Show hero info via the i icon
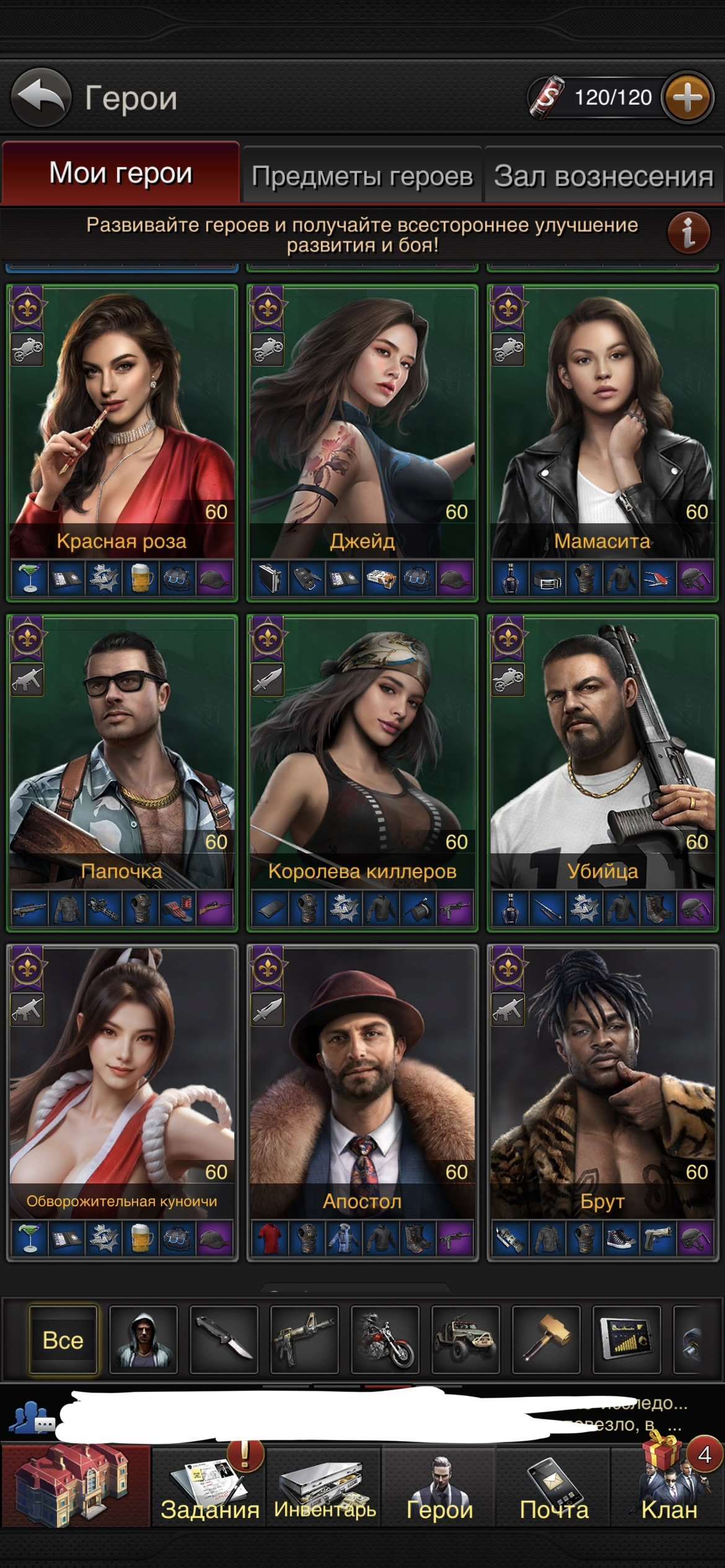 click(x=688, y=233)
